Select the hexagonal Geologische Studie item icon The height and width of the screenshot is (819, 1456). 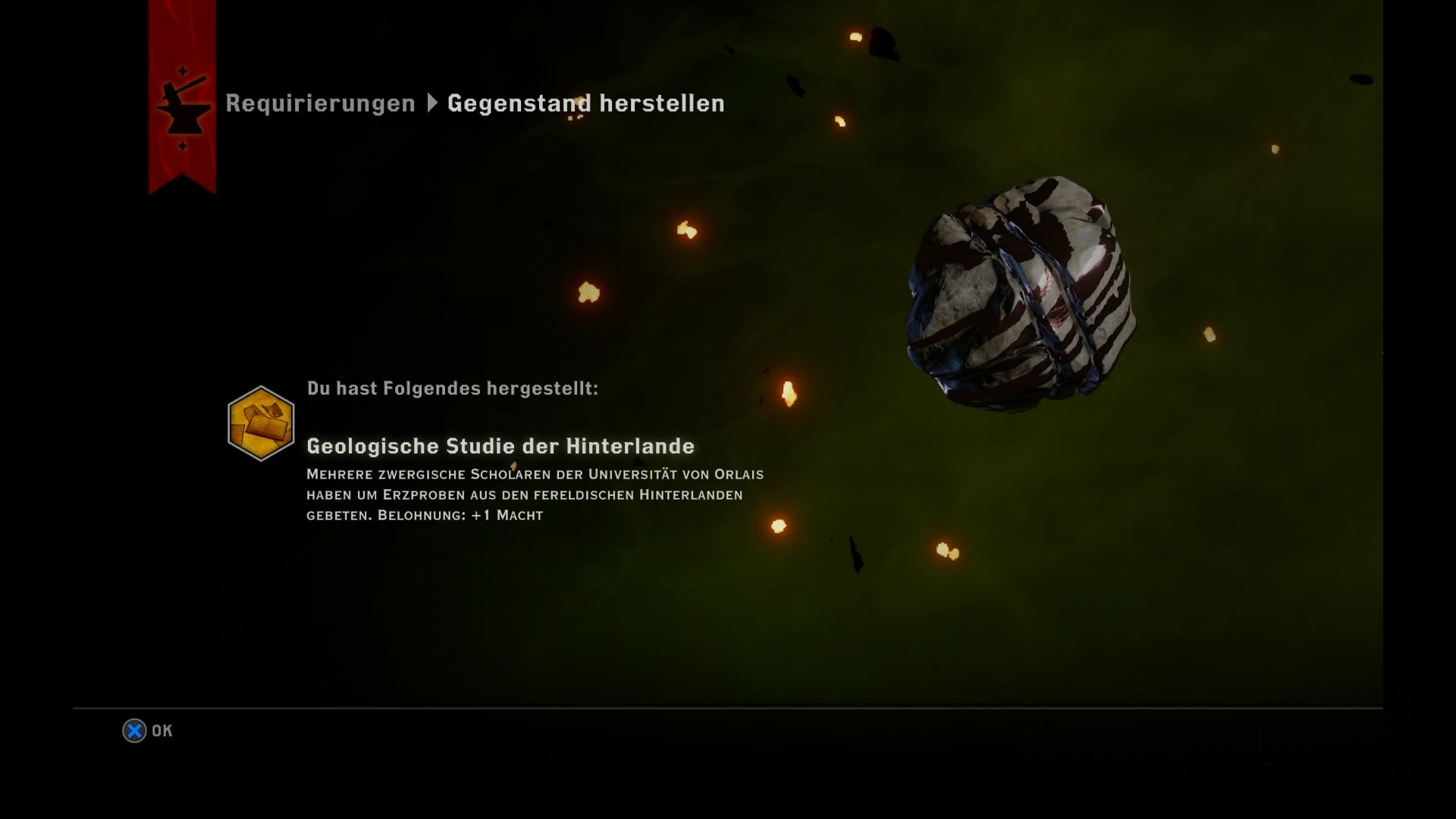(x=262, y=419)
